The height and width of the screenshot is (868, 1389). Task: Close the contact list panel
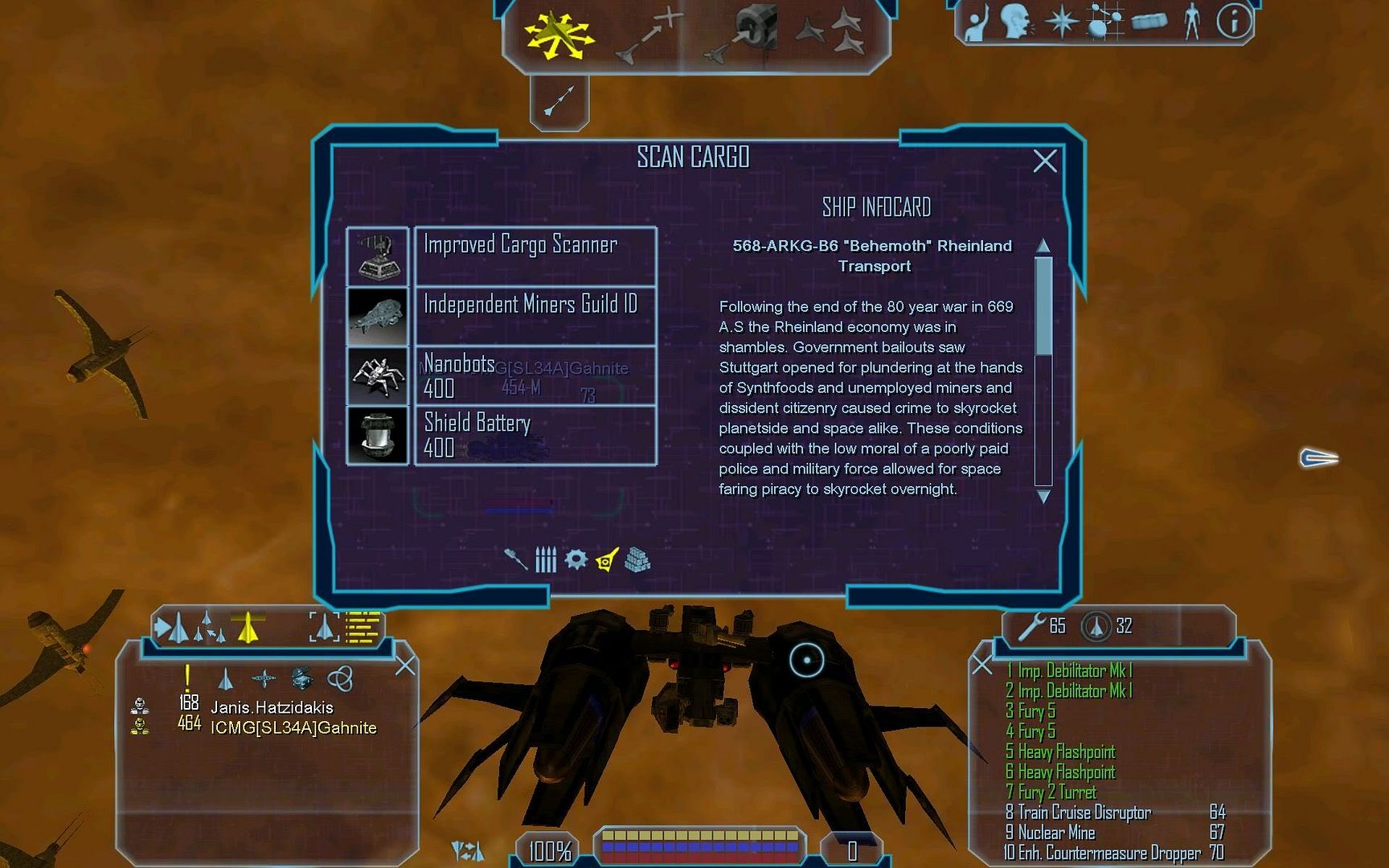(405, 665)
